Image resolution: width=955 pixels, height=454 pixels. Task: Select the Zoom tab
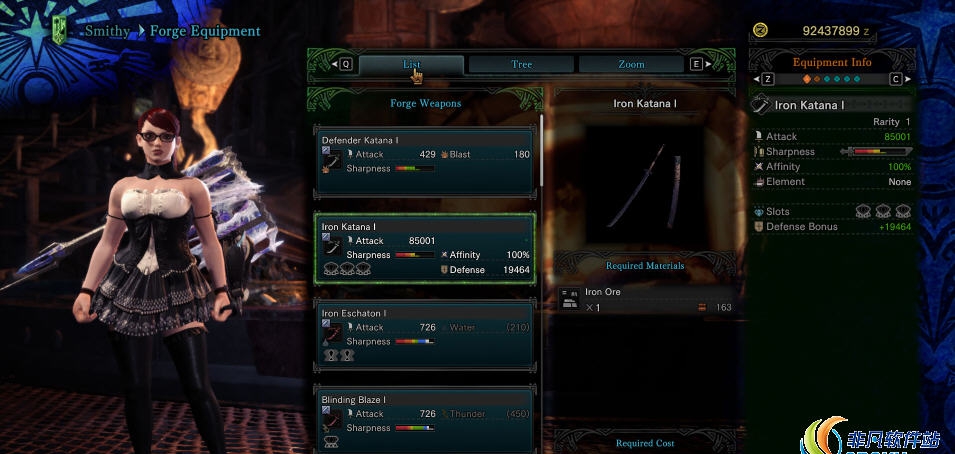pyautogui.click(x=631, y=64)
